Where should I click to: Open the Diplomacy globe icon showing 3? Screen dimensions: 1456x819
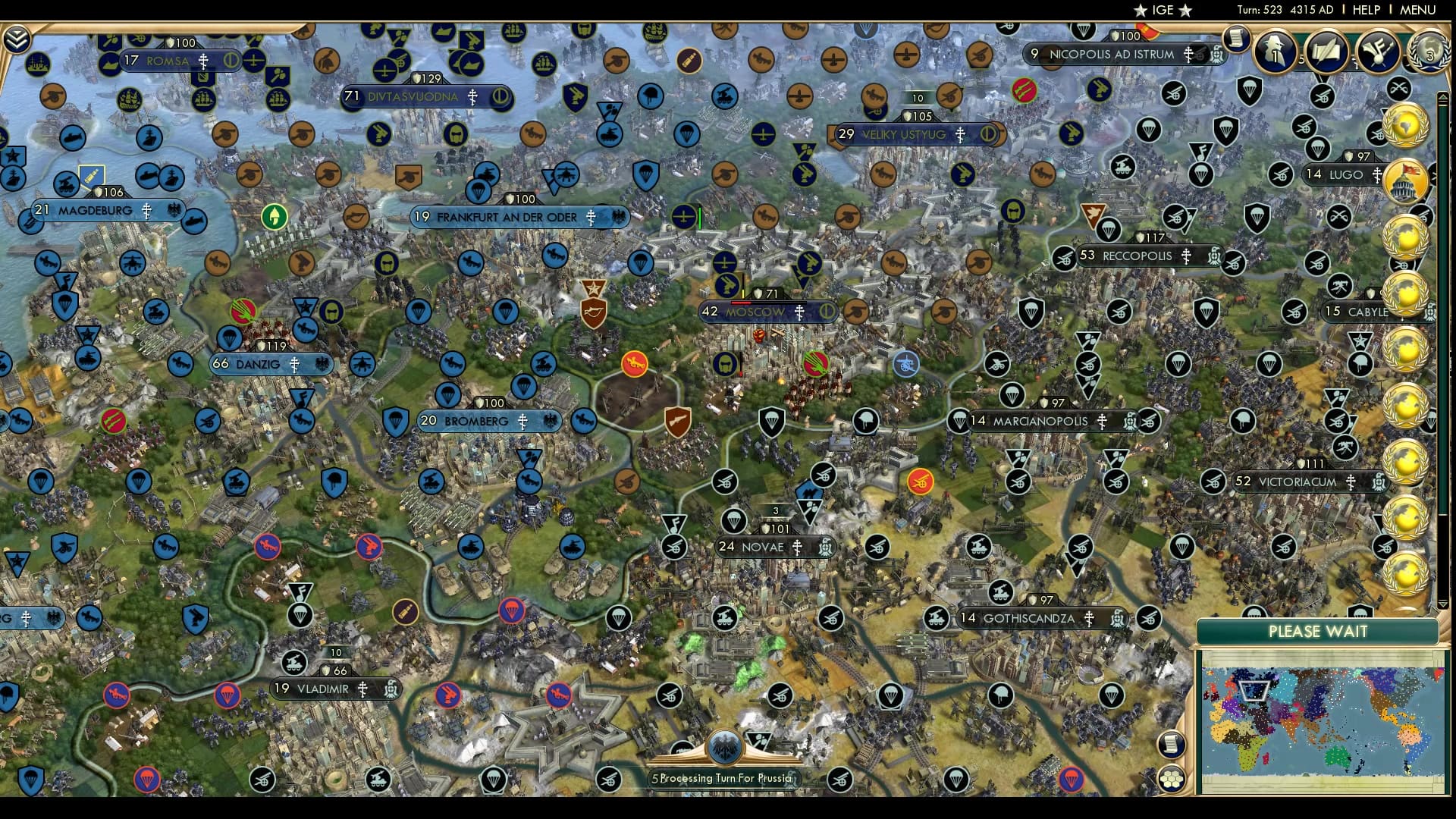pyautogui.click(x=1429, y=53)
